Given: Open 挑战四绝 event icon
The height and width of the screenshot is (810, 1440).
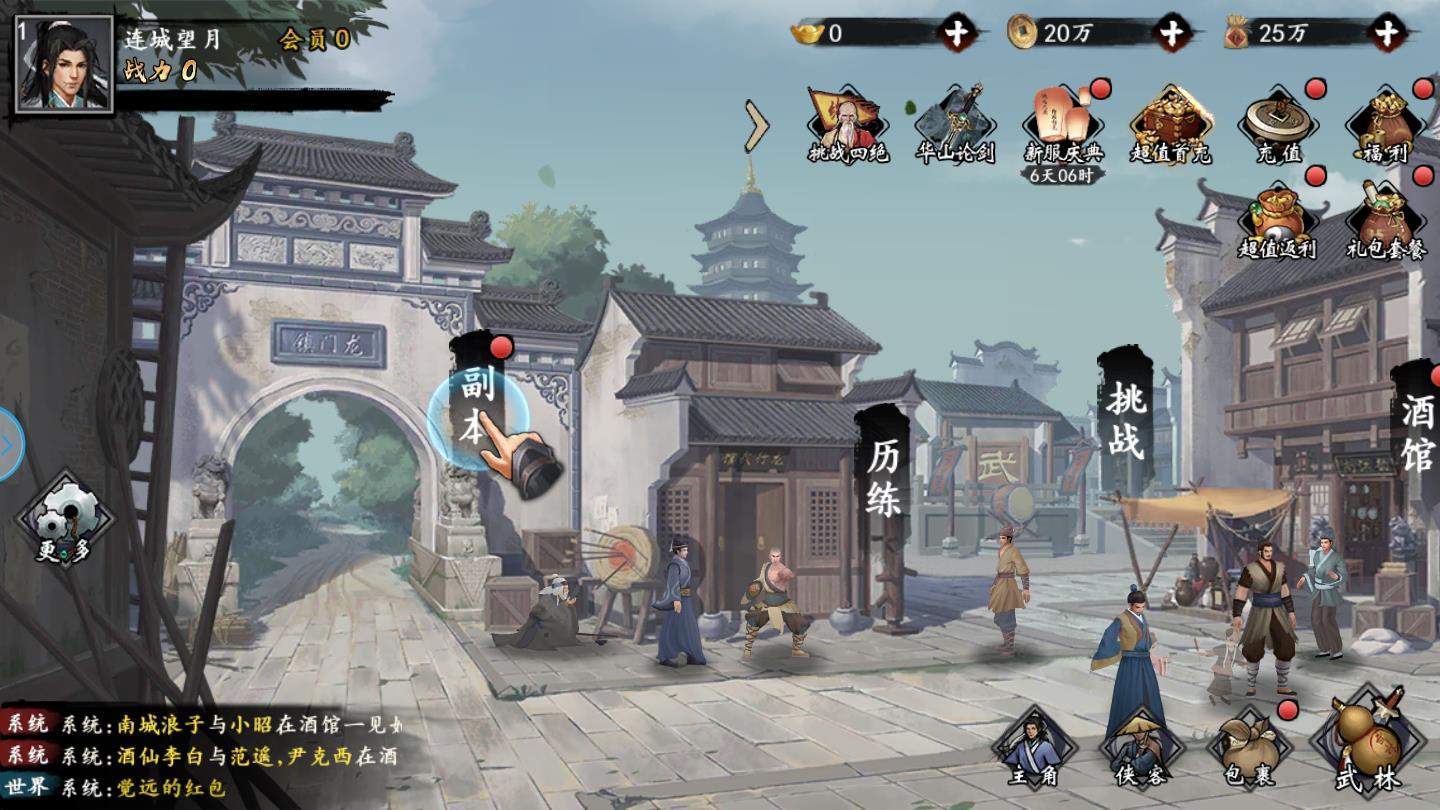Looking at the screenshot, I should [848, 125].
